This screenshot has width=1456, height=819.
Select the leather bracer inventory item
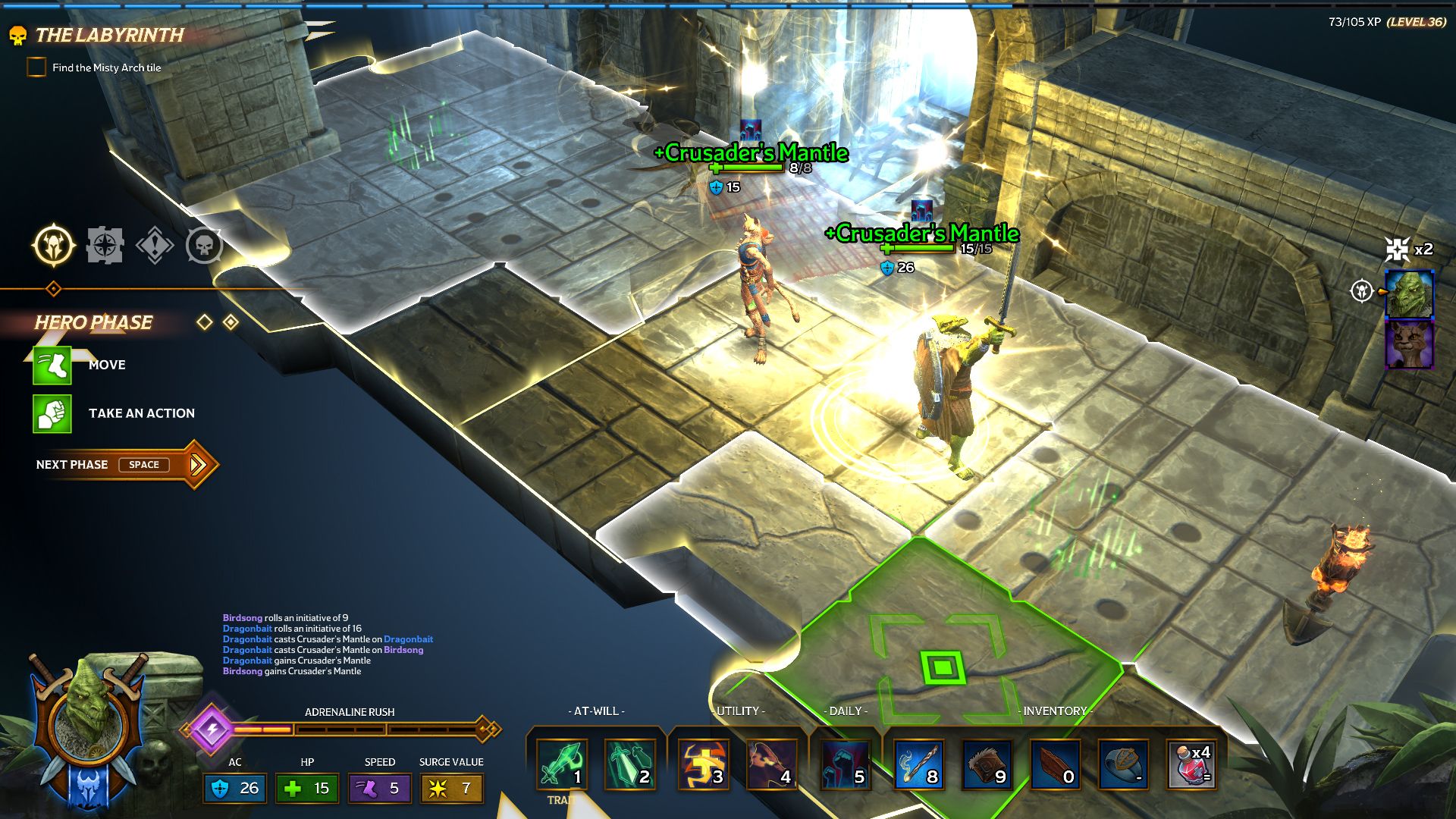coord(987,764)
